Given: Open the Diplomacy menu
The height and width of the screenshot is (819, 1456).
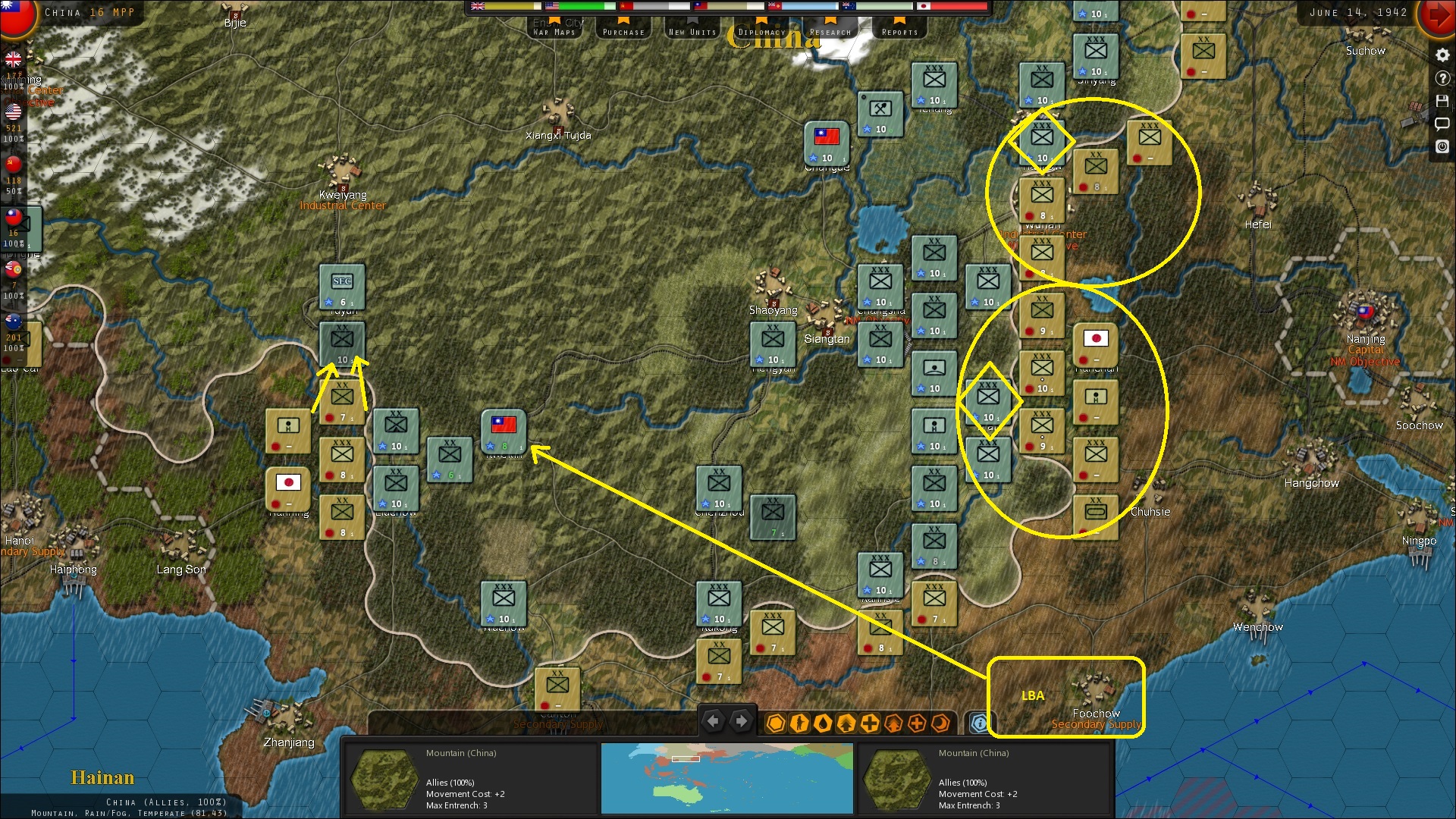Looking at the screenshot, I should click(x=763, y=31).
